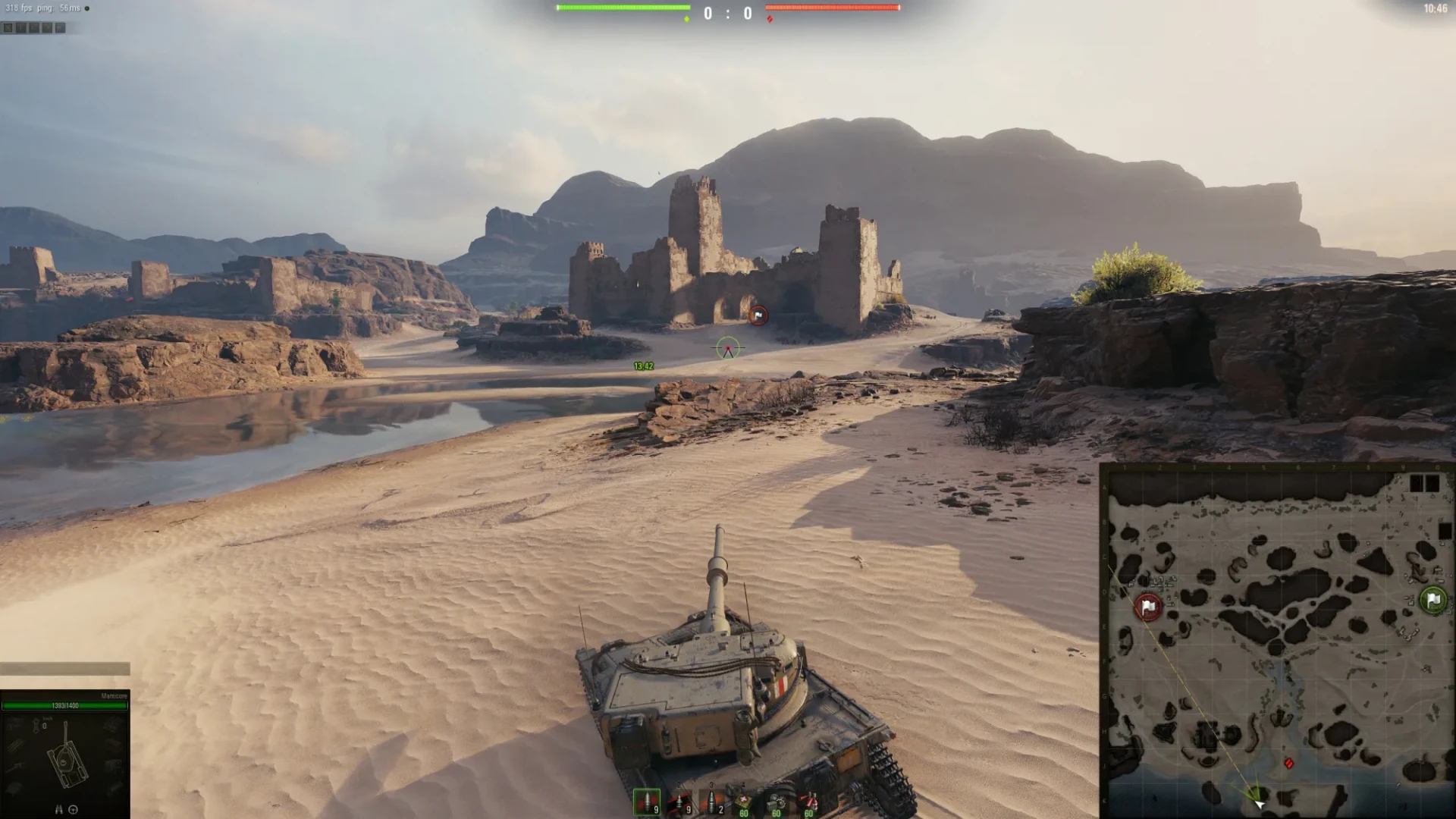Choose the shell in slot 3 with 2 rounds

pos(711,802)
